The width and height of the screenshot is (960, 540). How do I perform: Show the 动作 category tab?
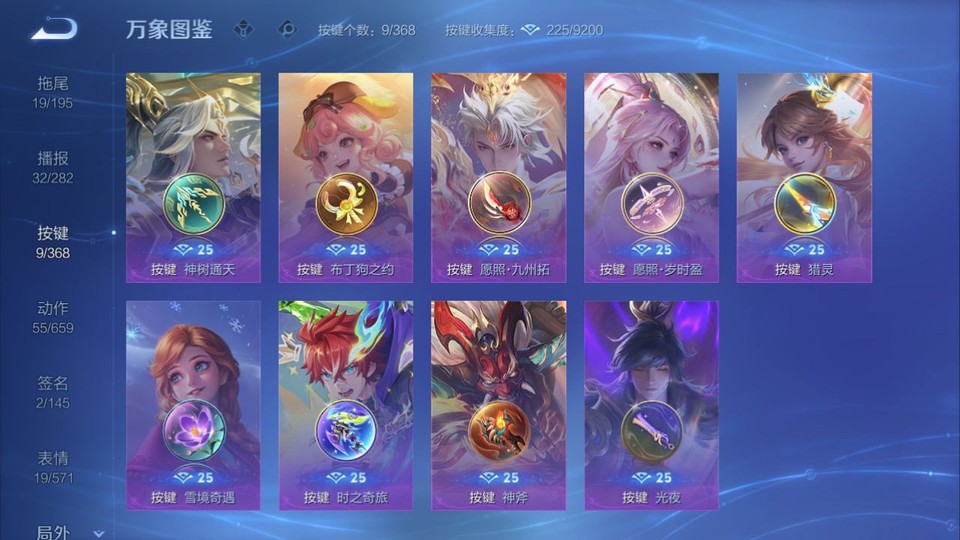coord(53,317)
